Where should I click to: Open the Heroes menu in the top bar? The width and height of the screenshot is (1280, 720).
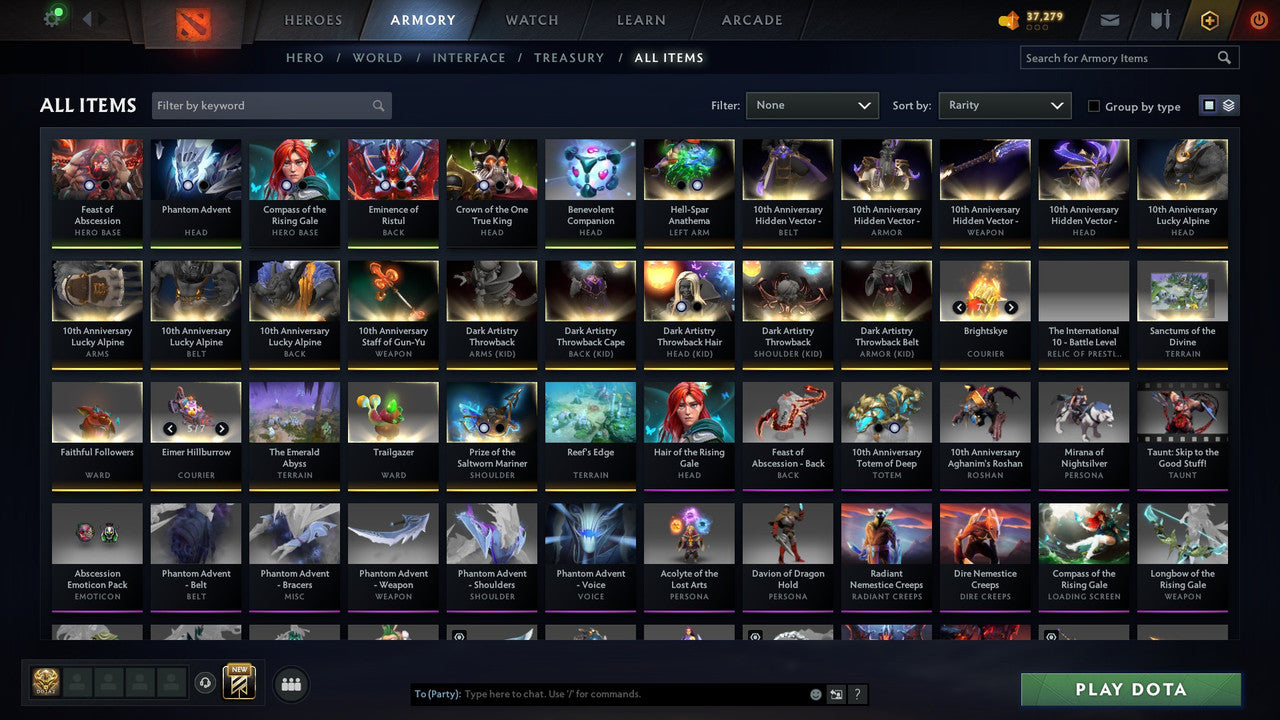[x=313, y=19]
